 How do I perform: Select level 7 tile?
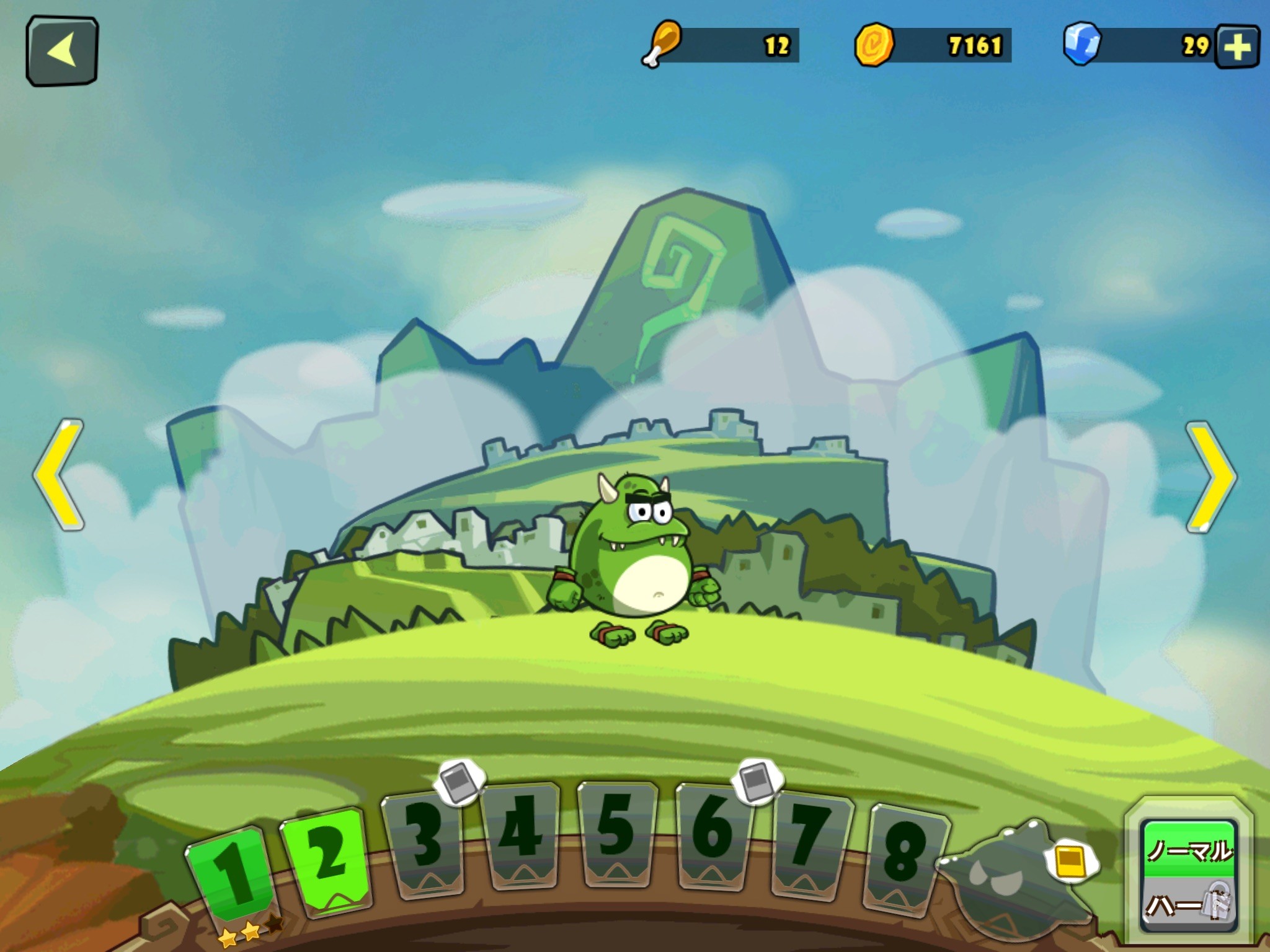click(x=811, y=844)
